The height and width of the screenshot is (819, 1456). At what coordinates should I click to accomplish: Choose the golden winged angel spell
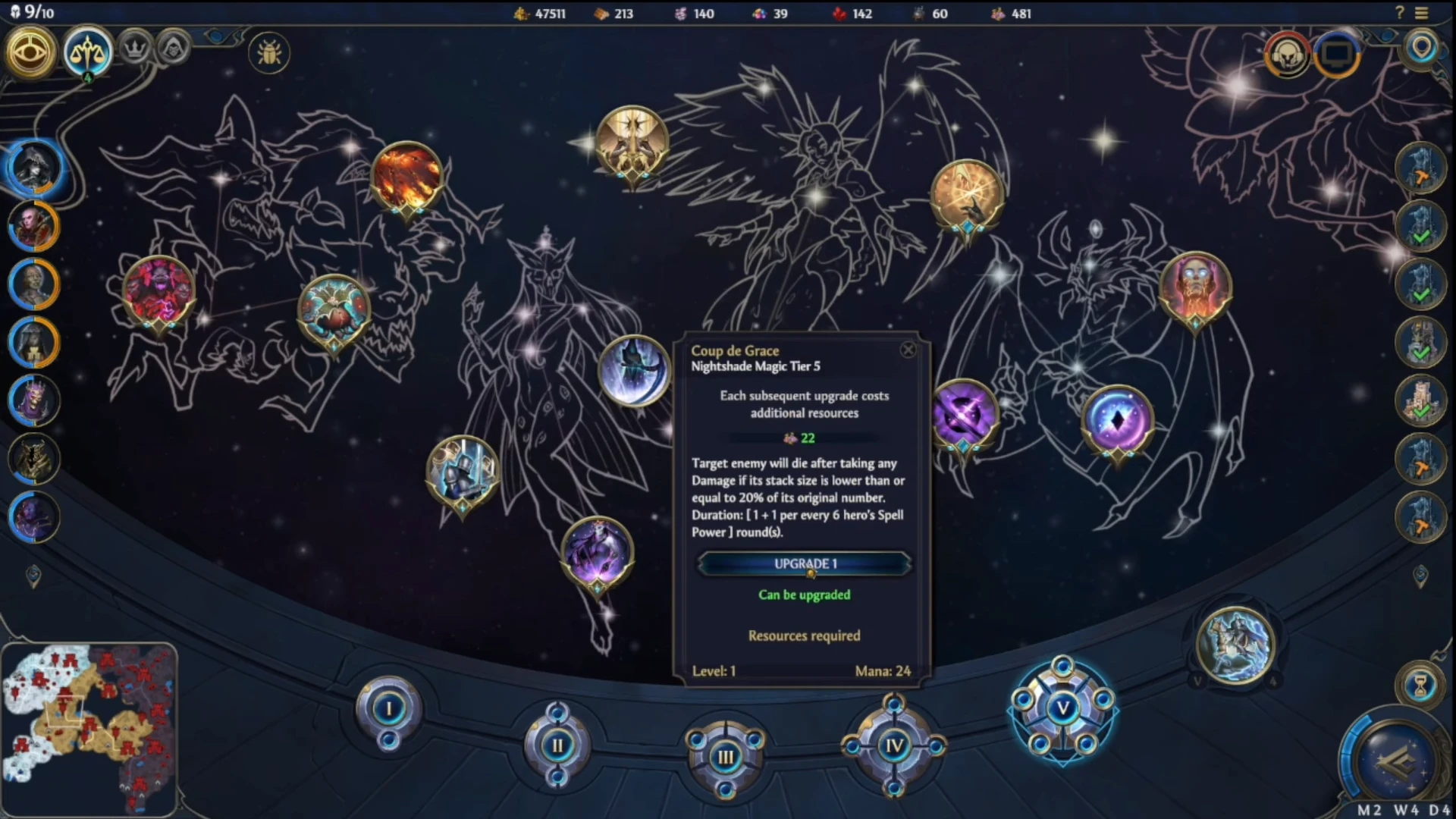(632, 143)
